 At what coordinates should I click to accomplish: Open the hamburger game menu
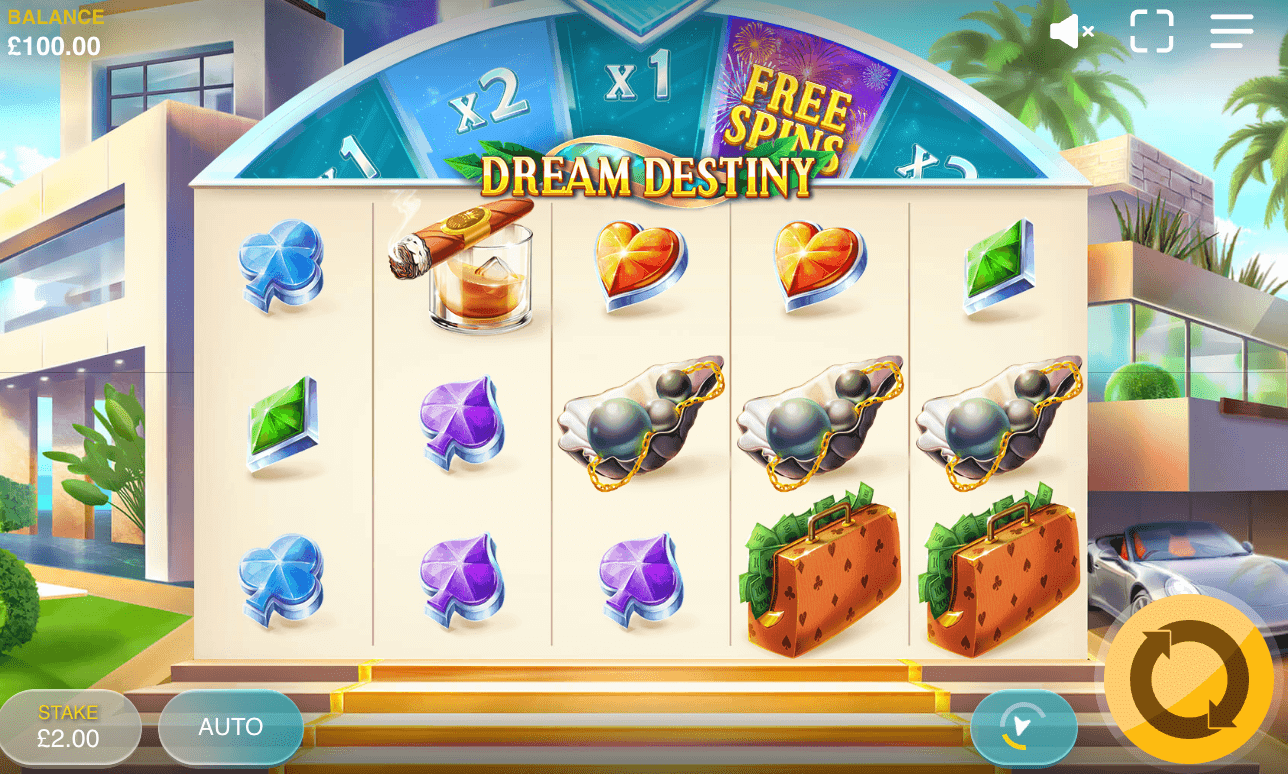point(1229,30)
